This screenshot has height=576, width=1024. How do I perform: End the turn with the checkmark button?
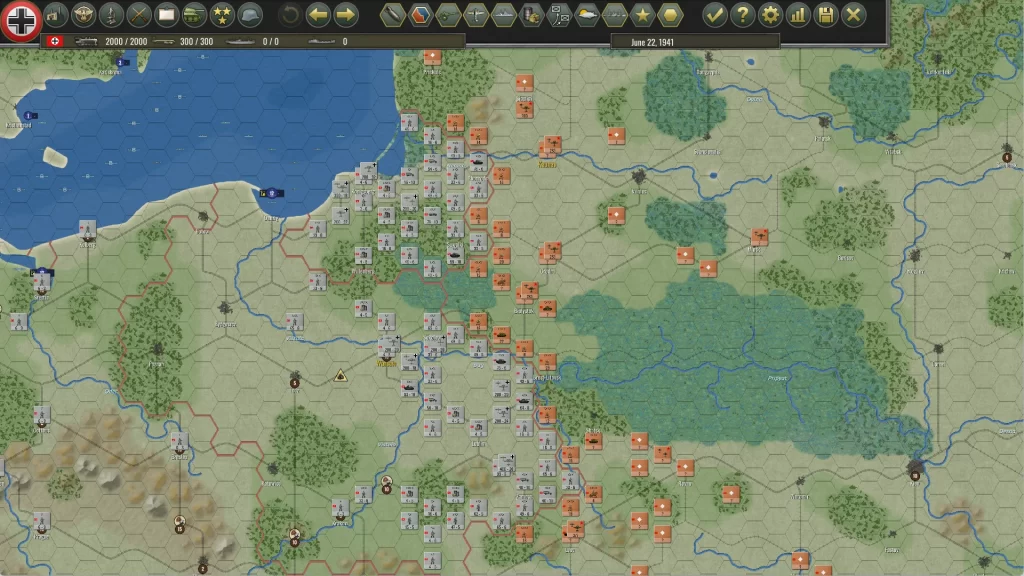714,15
